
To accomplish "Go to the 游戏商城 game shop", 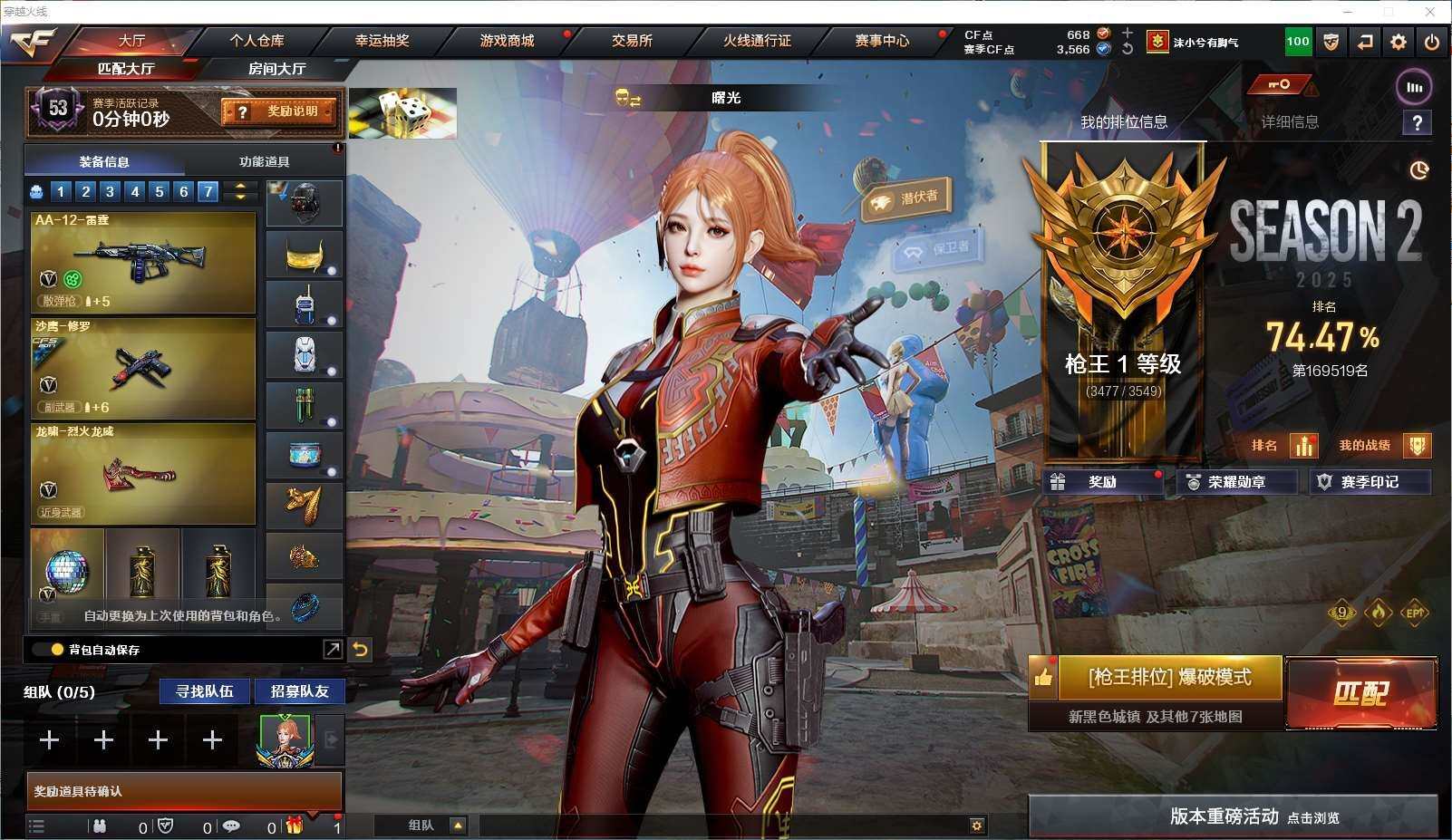I will click(507, 41).
